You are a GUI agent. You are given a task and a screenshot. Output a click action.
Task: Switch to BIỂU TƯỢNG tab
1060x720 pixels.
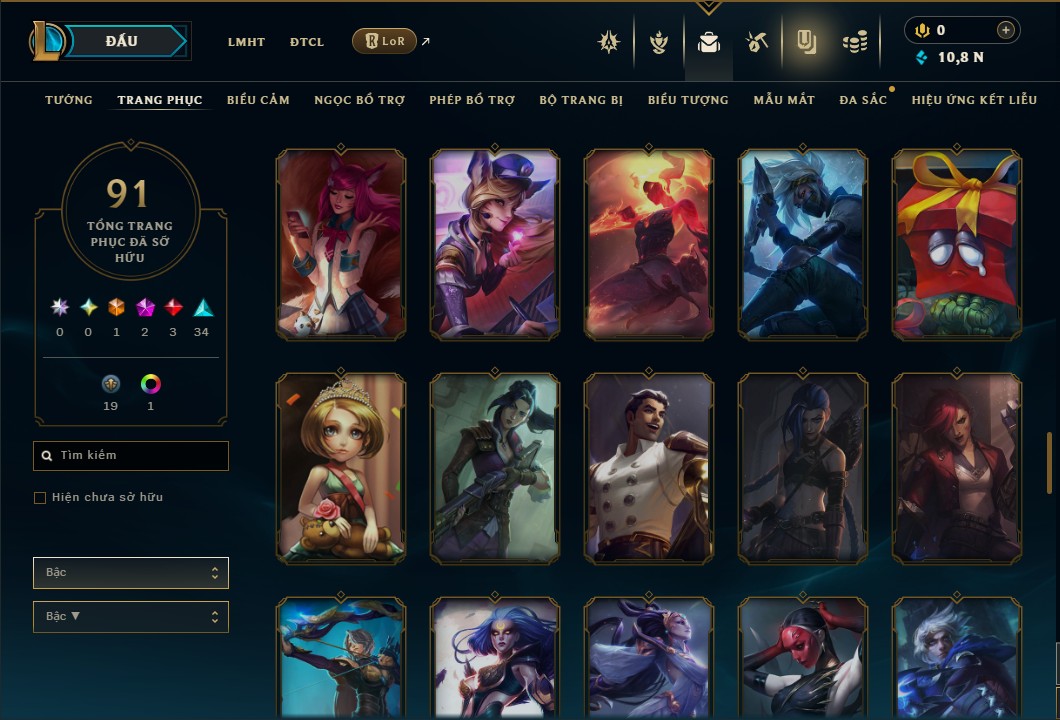click(x=688, y=100)
